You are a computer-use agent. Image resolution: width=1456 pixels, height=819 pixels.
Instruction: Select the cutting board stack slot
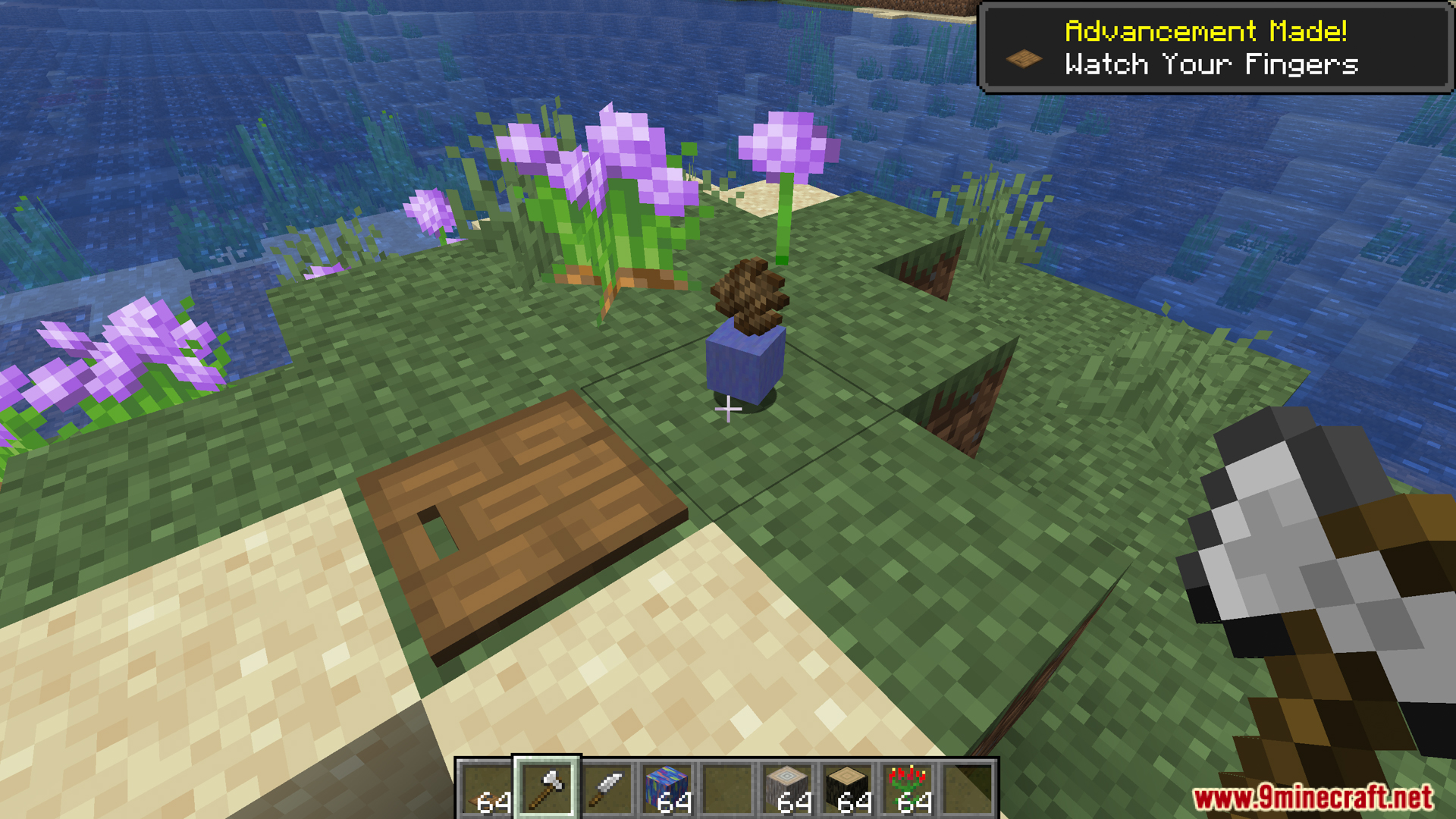(487, 789)
